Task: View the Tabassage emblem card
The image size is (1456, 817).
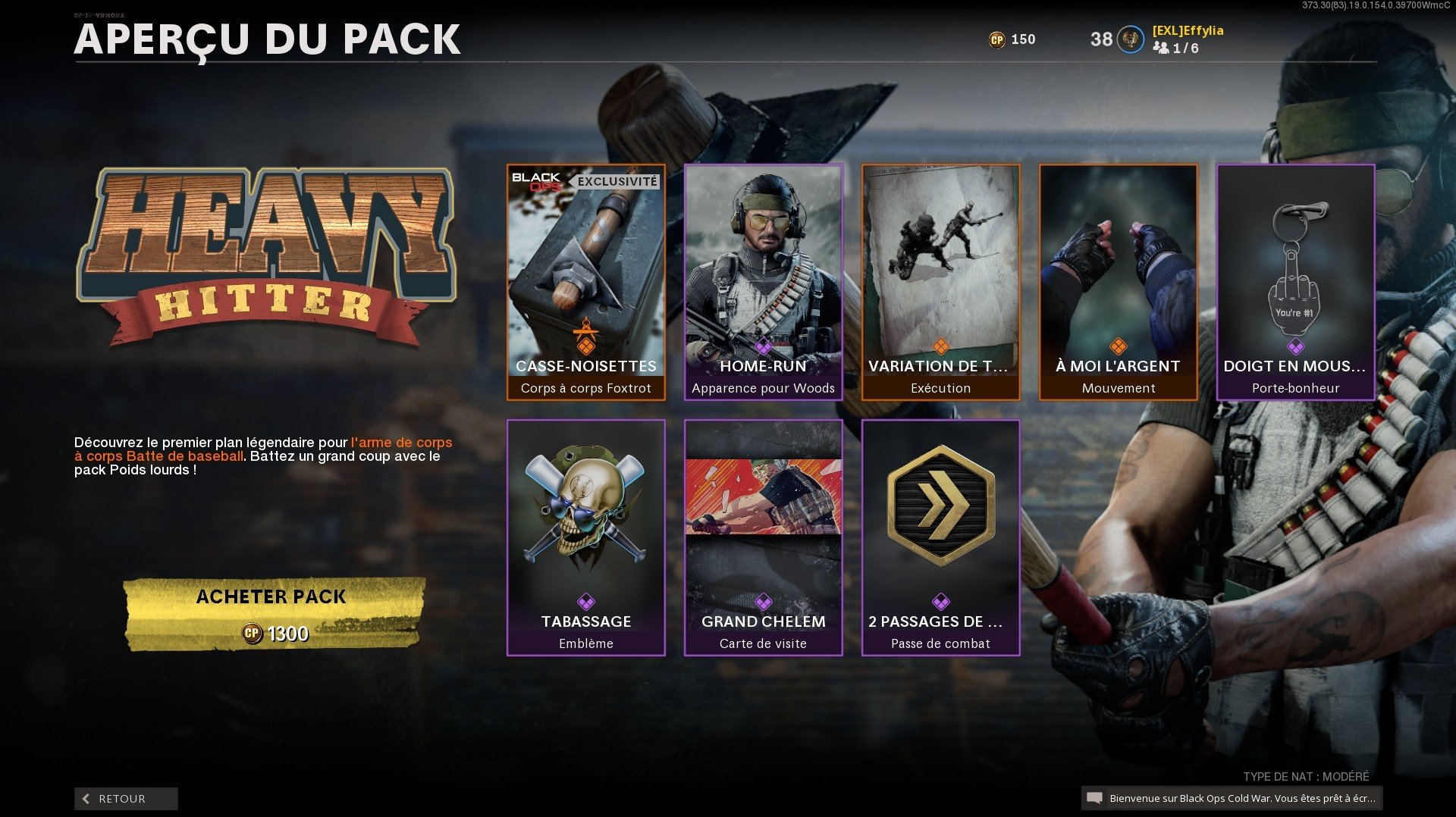Action: click(x=585, y=537)
